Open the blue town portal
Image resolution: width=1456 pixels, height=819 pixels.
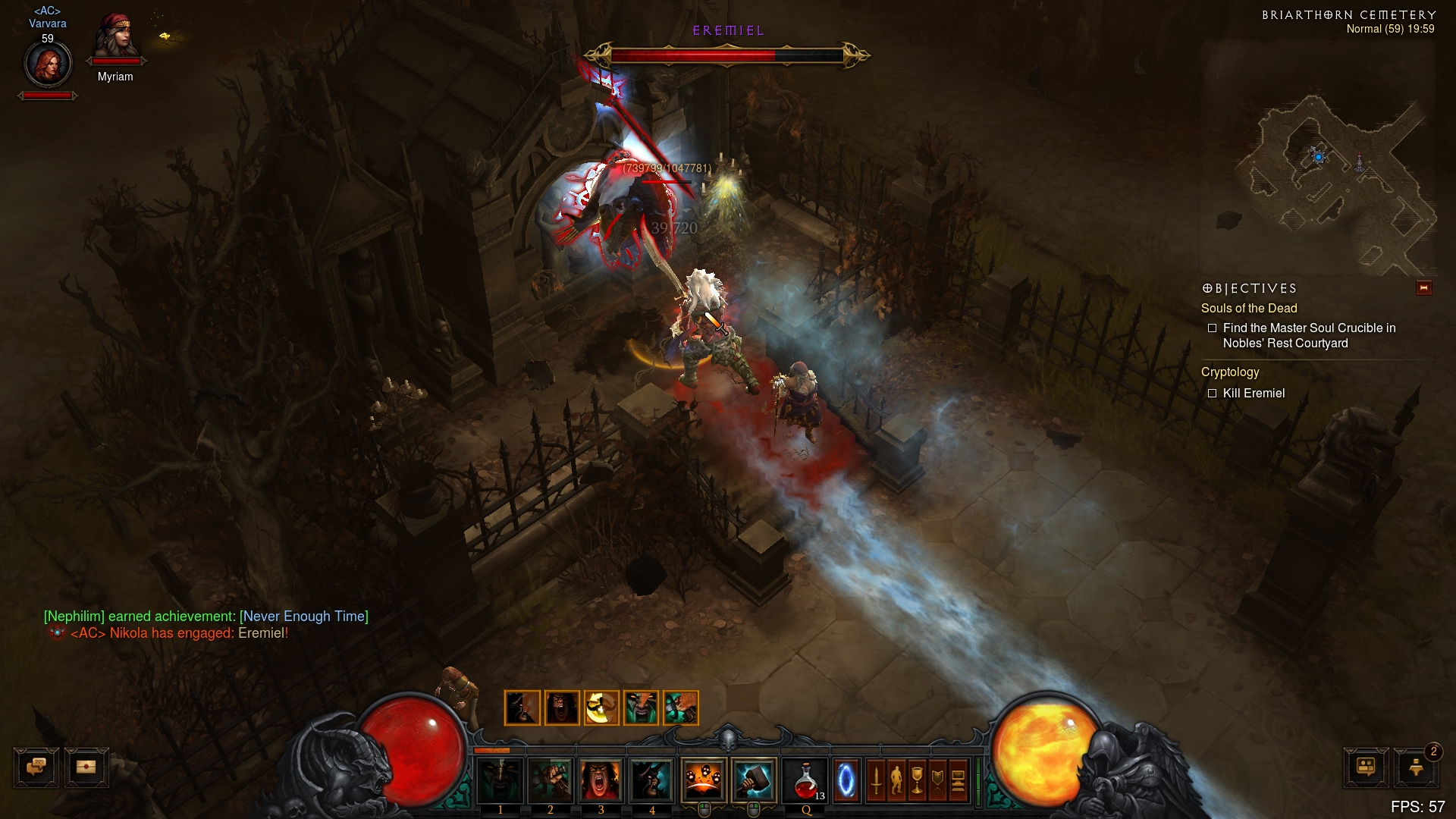click(846, 780)
